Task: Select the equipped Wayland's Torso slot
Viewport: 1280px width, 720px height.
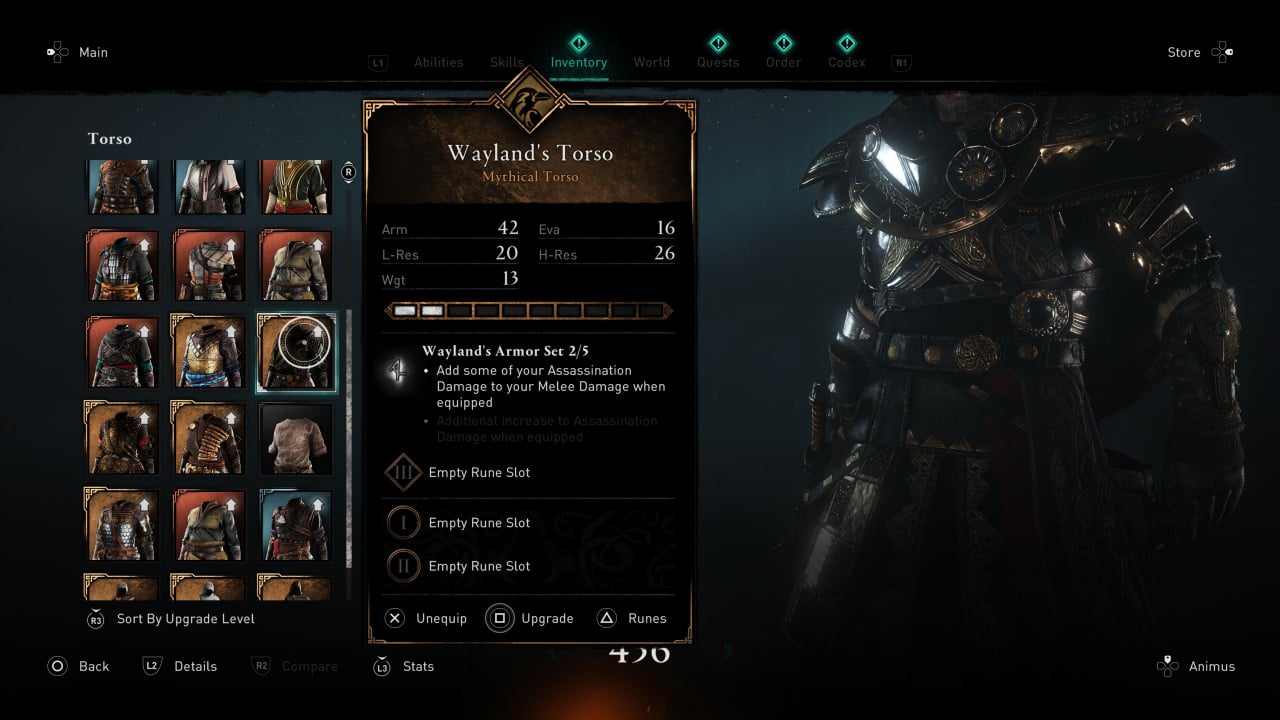Action: [297, 353]
